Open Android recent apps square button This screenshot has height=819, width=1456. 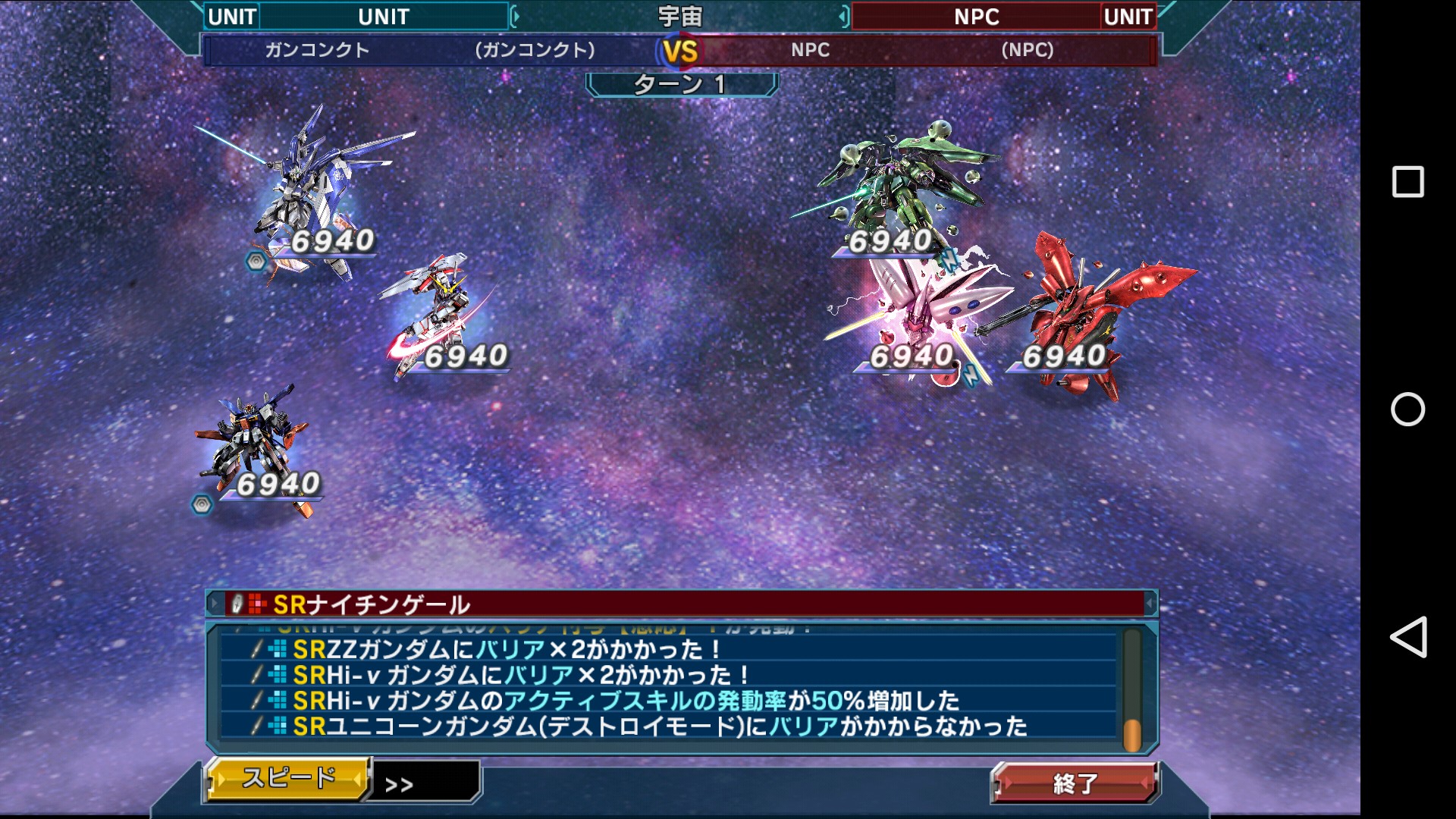(1407, 182)
